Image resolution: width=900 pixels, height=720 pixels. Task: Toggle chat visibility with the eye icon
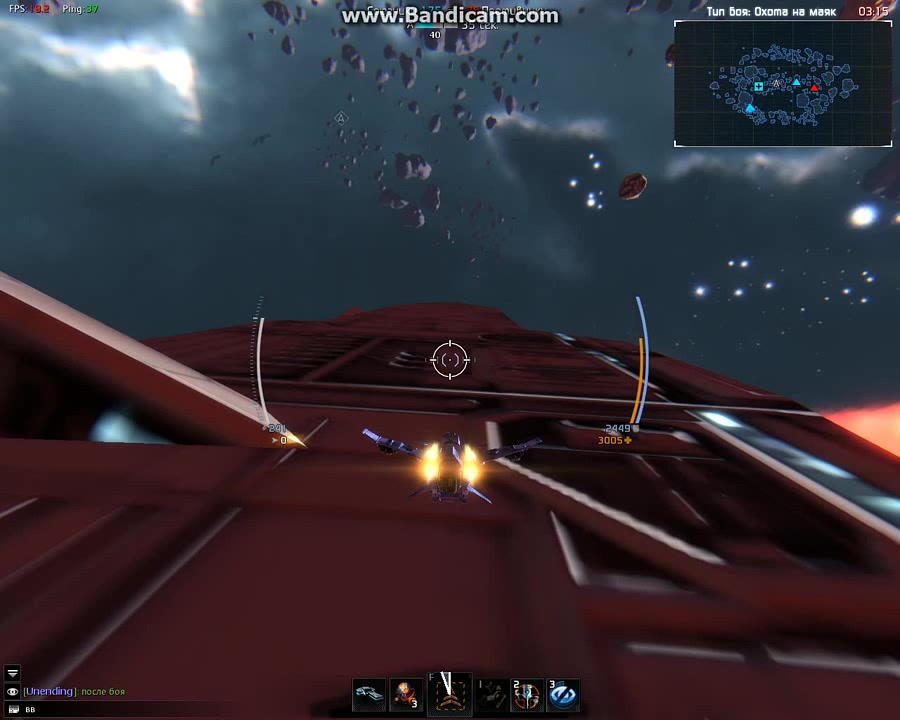(12, 691)
